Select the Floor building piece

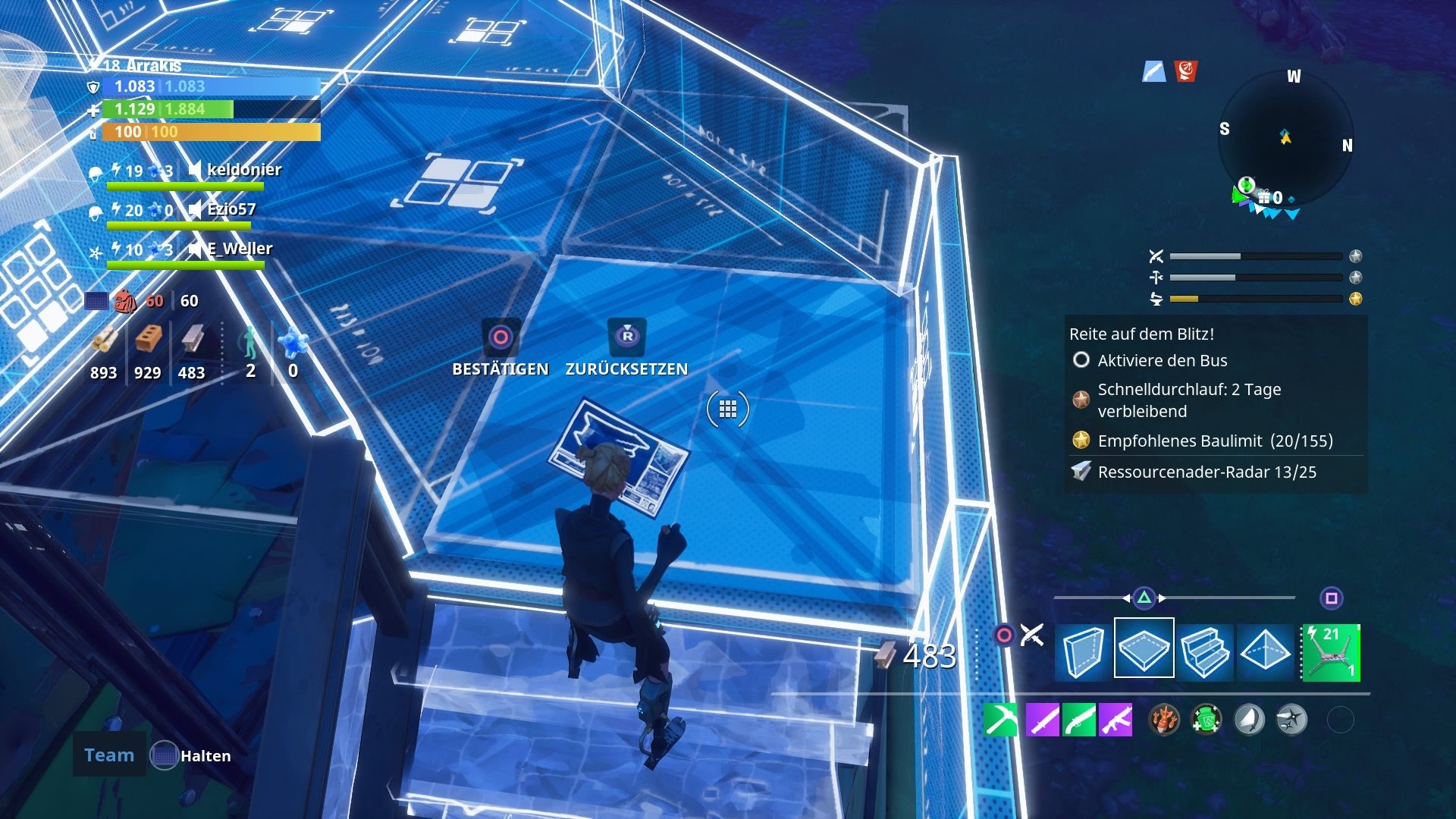1144,649
